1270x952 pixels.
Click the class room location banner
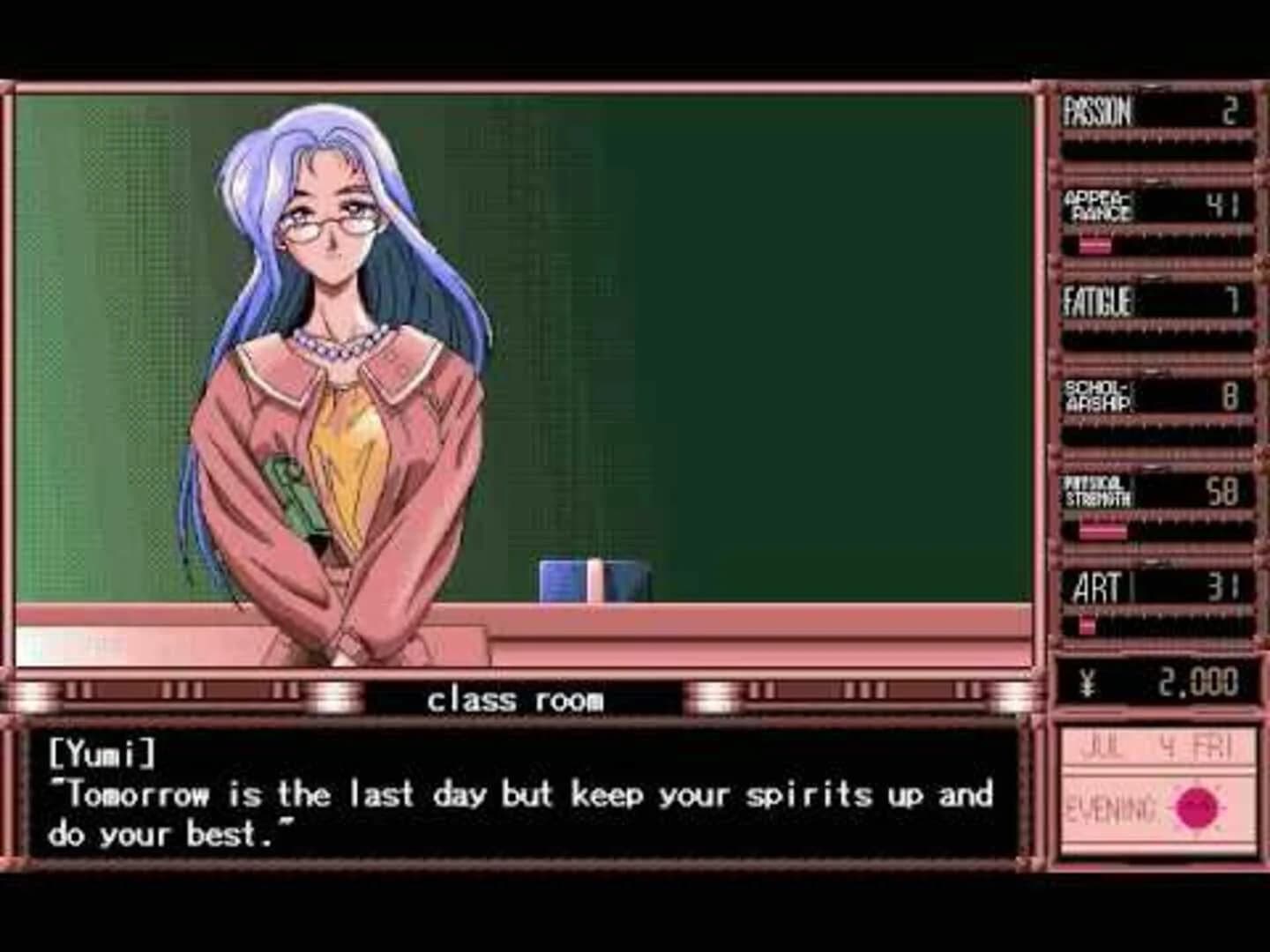pos(516,699)
